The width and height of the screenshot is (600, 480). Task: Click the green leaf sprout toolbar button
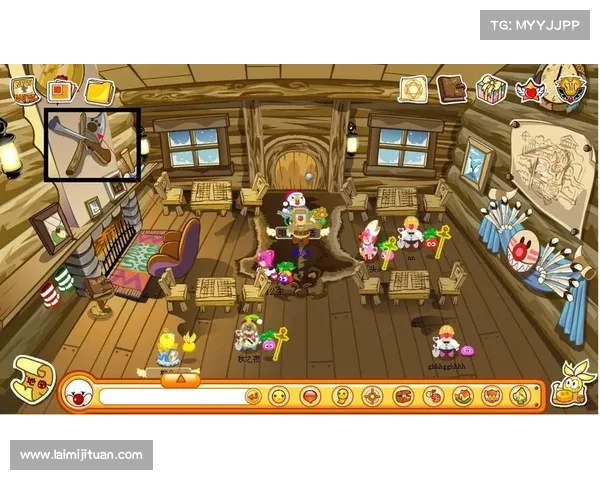pyautogui.click(x=521, y=396)
